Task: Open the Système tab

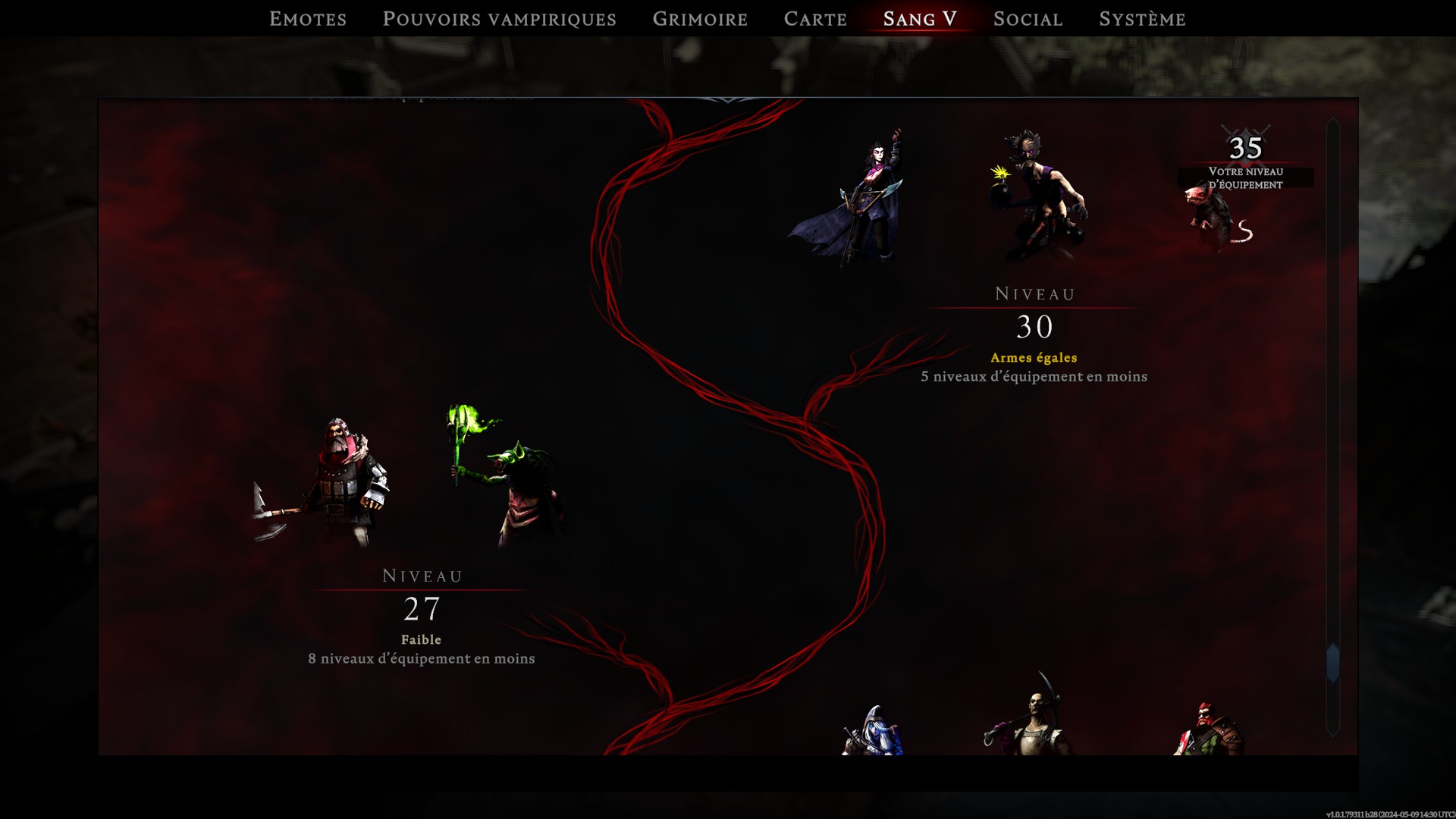Action: 1142,19
